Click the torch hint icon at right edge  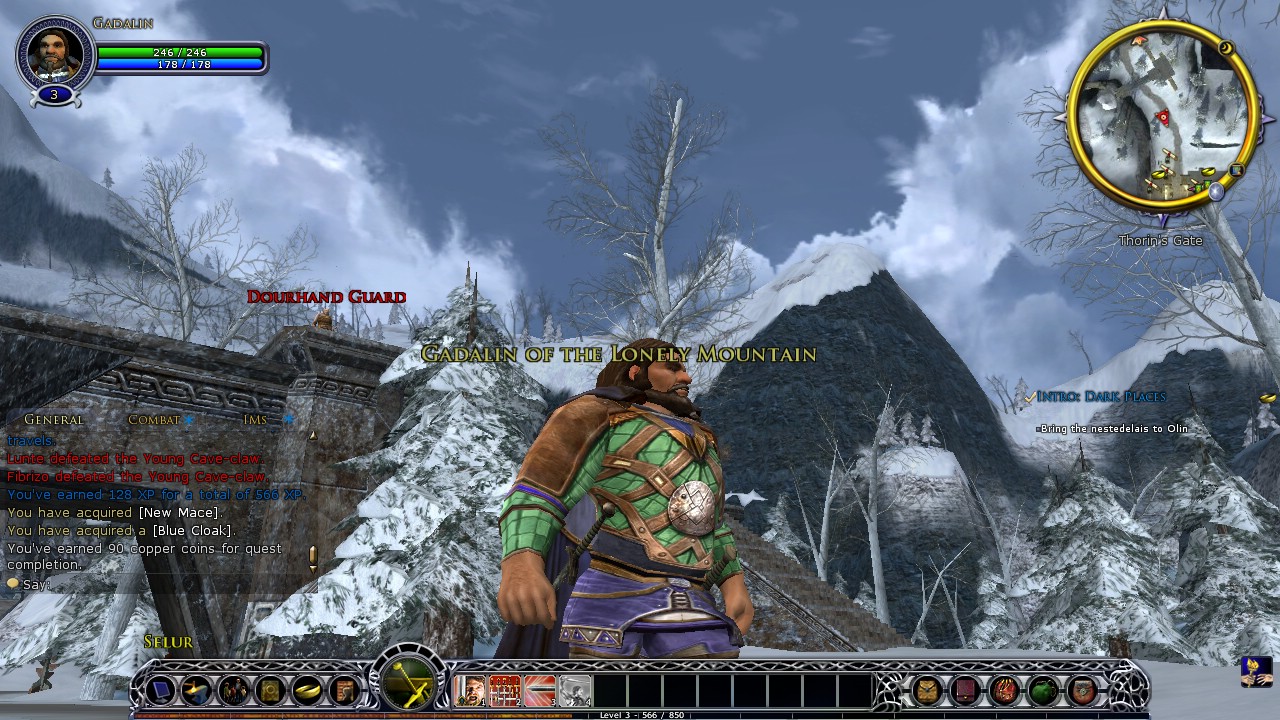pos(1255,671)
